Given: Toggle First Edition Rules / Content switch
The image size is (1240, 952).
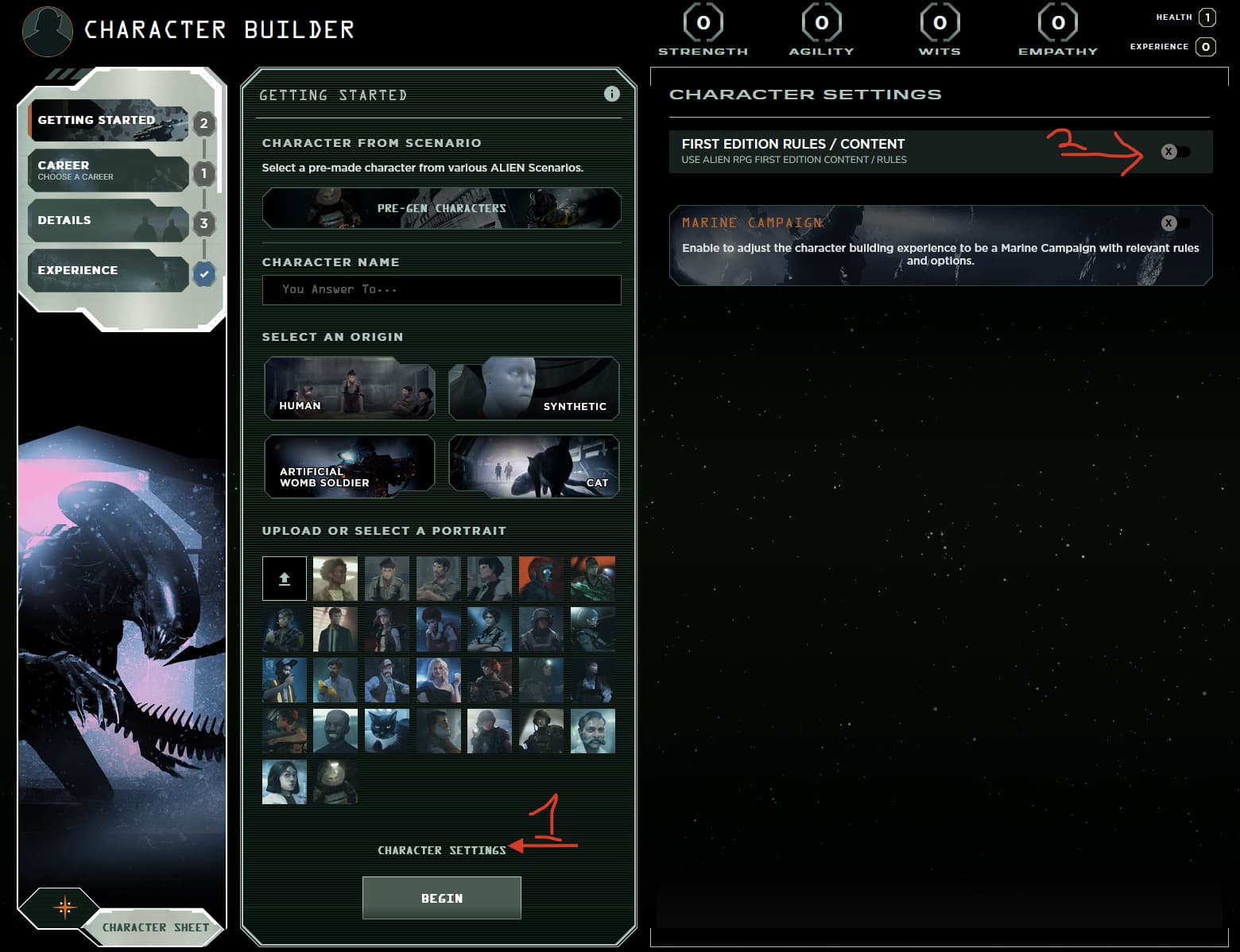Looking at the screenshot, I should coord(1175,152).
